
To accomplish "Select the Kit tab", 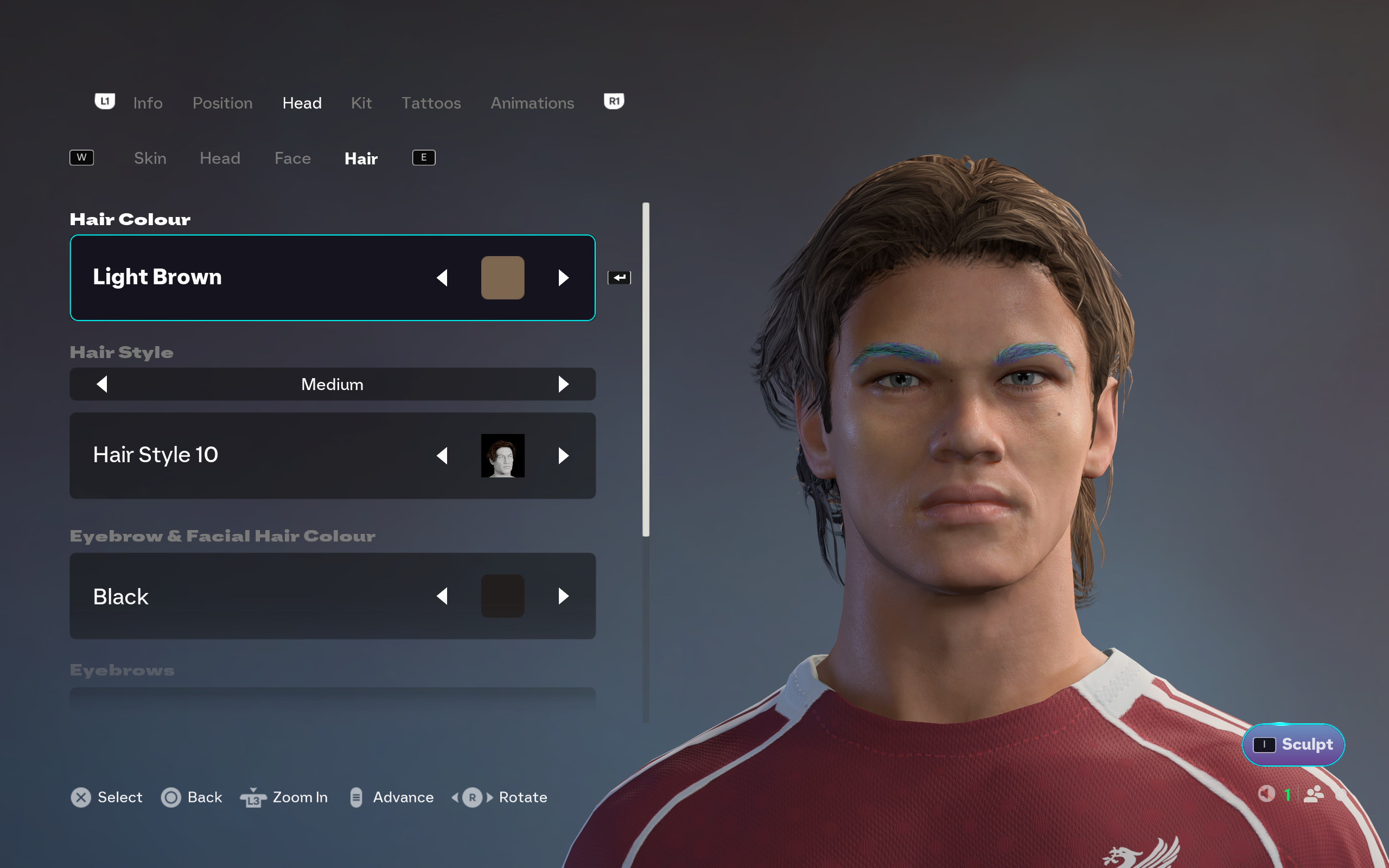I will click(361, 103).
